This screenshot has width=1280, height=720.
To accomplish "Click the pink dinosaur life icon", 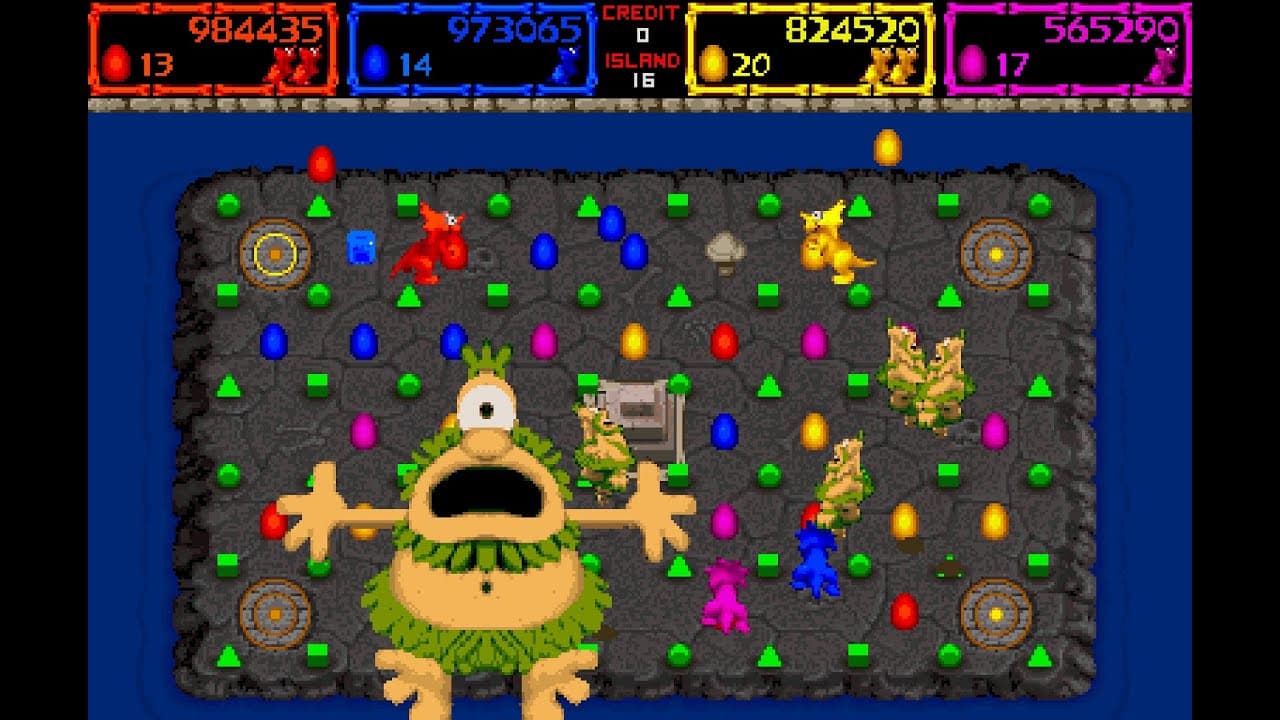I will pyautogui.click(x=1161, y=63).
